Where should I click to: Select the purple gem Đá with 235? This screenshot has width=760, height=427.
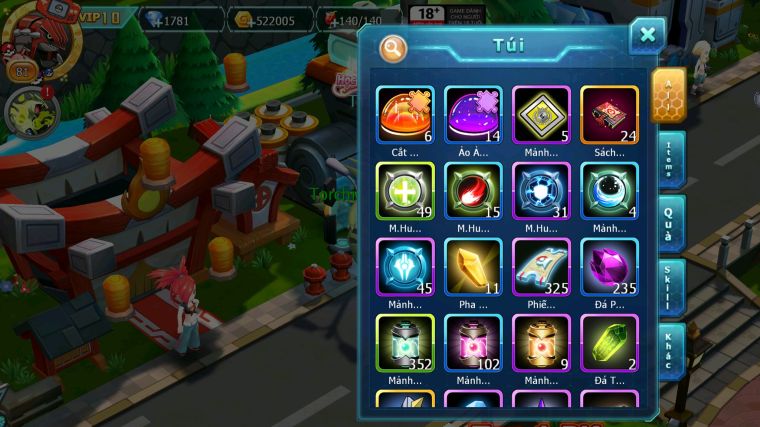pos(609,267)
